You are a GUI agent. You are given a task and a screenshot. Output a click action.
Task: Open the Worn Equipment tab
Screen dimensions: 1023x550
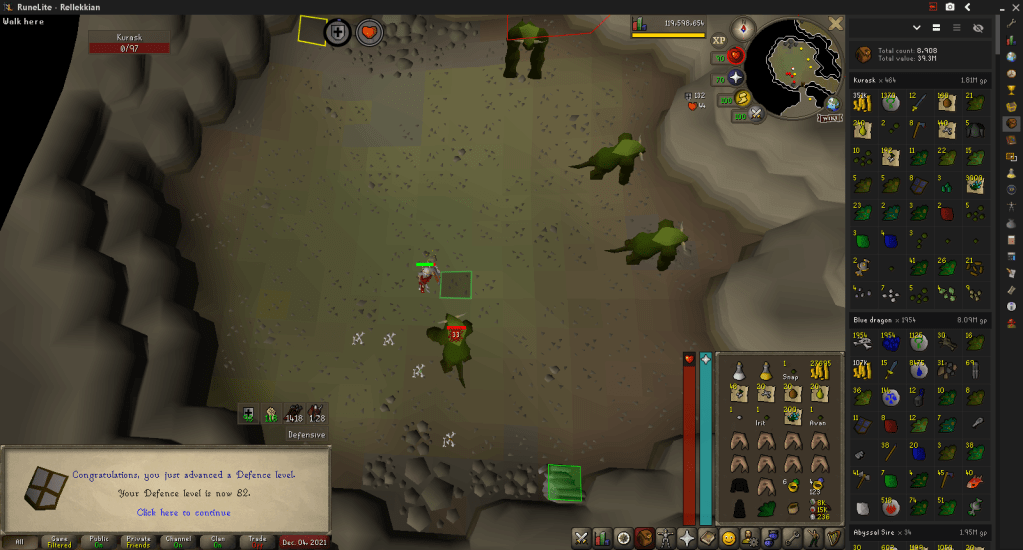point(666,538)
